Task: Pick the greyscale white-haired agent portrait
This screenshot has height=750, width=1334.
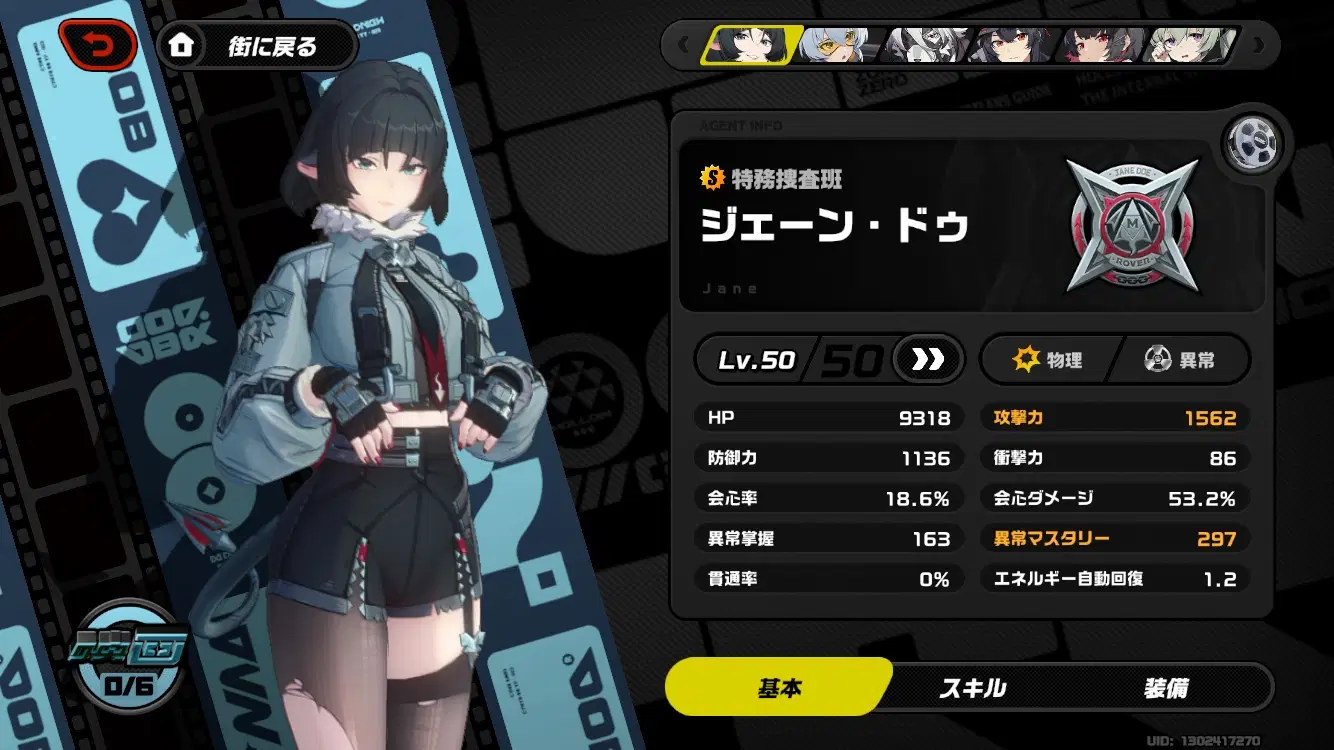Action: (x=929, y=45)
